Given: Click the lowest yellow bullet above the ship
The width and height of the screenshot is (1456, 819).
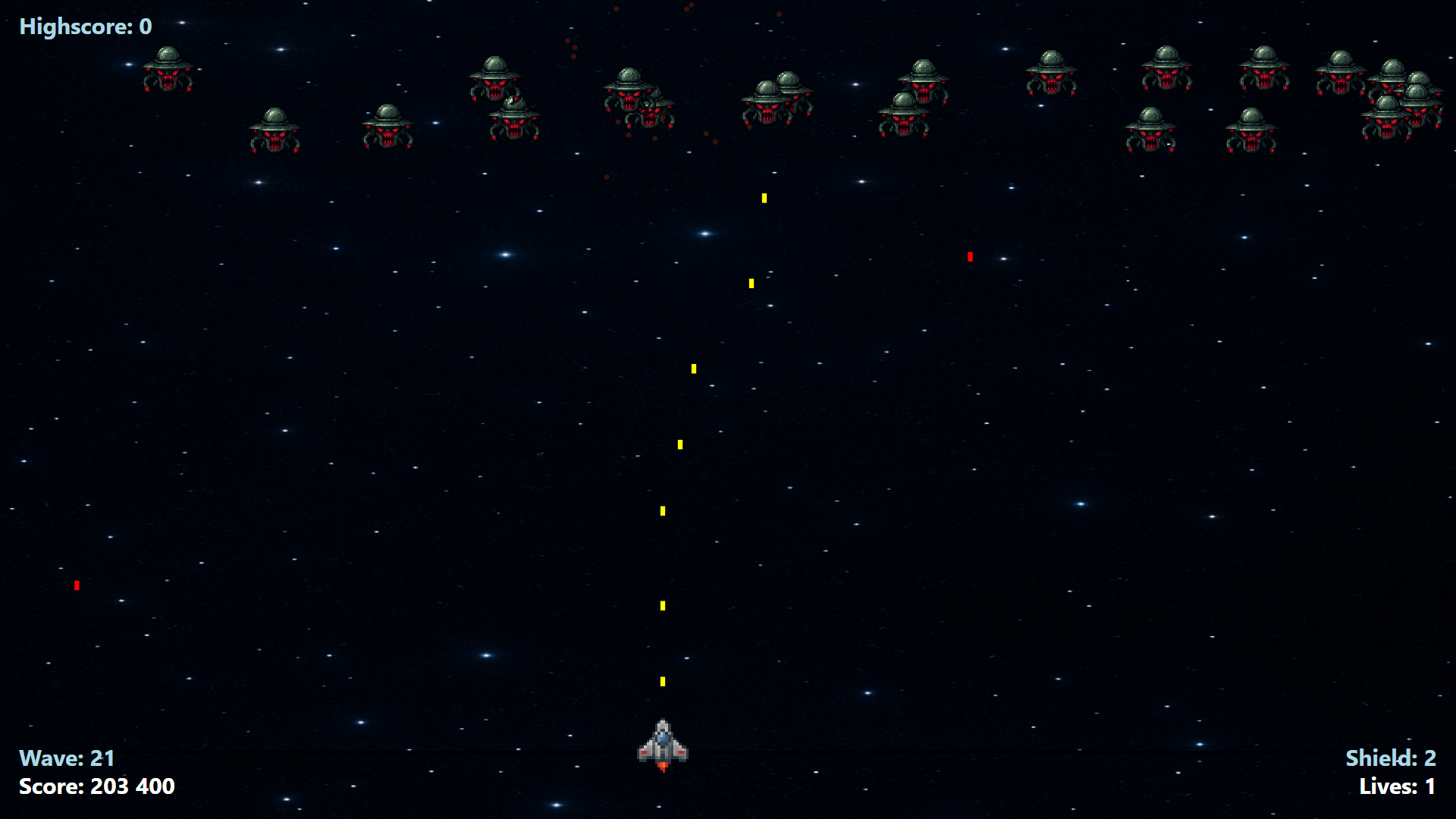Looking at the screenshot, I should coord(663,682).
